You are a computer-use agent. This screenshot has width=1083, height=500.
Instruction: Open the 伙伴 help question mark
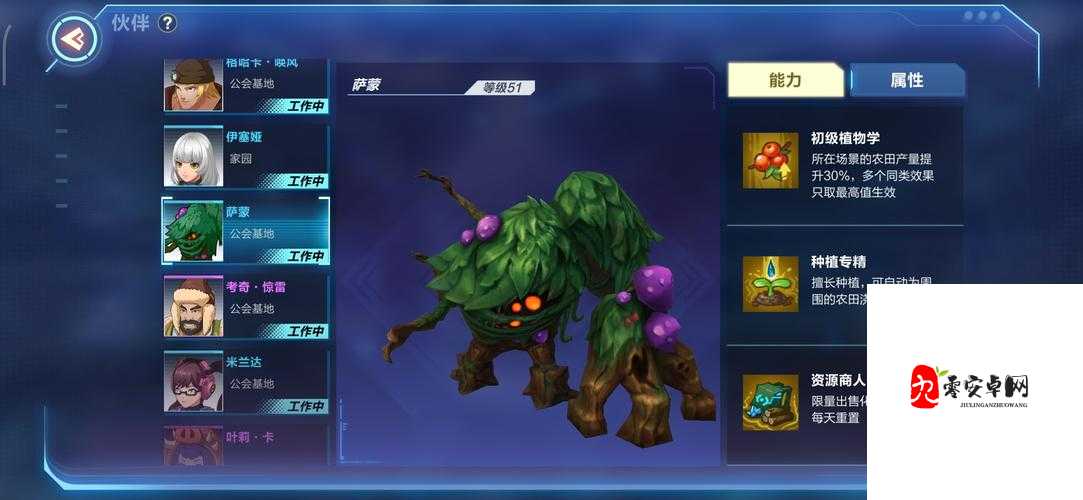tap(167, 23)
